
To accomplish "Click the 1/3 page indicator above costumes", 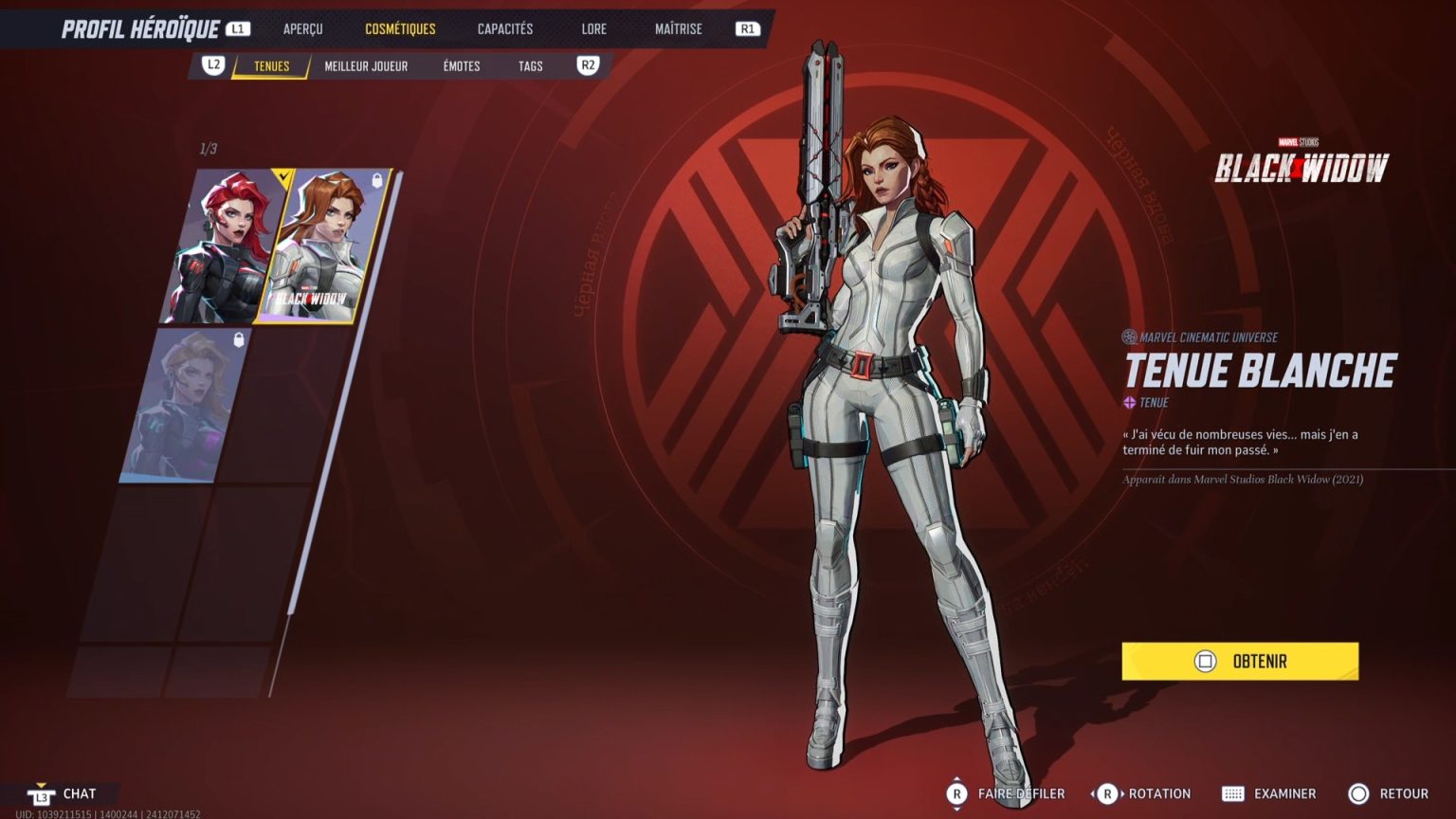I will [x=207, y=147].
